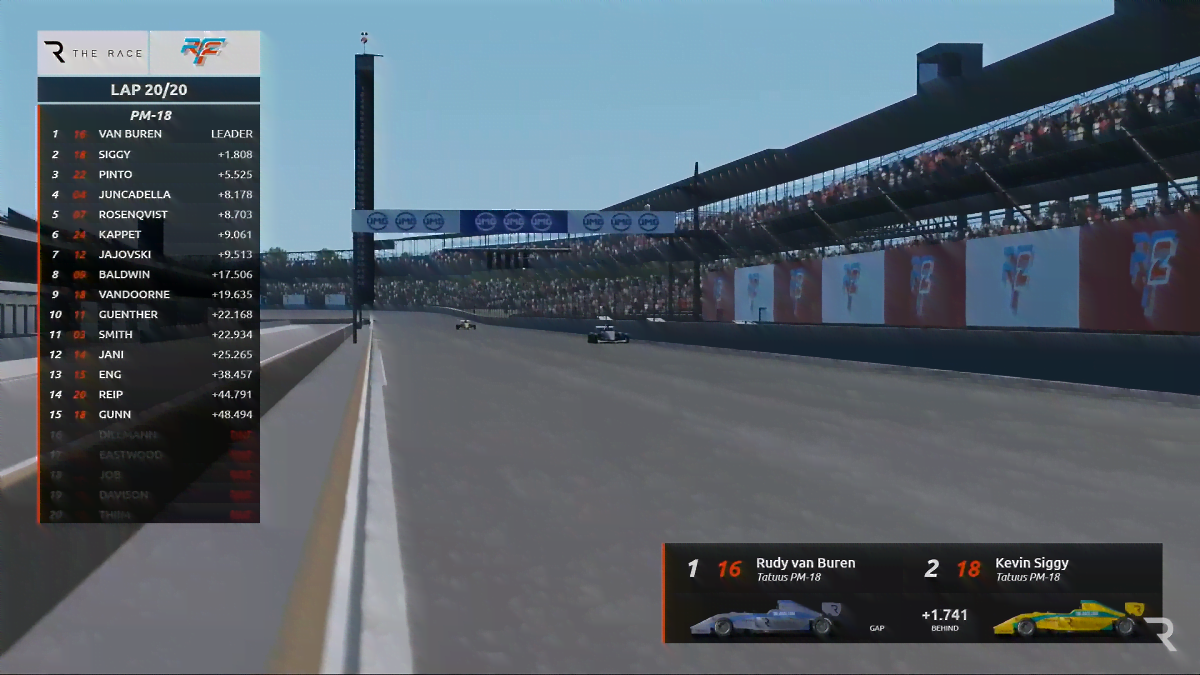Select Guenther's standings entry

click(x=150, y=315)
